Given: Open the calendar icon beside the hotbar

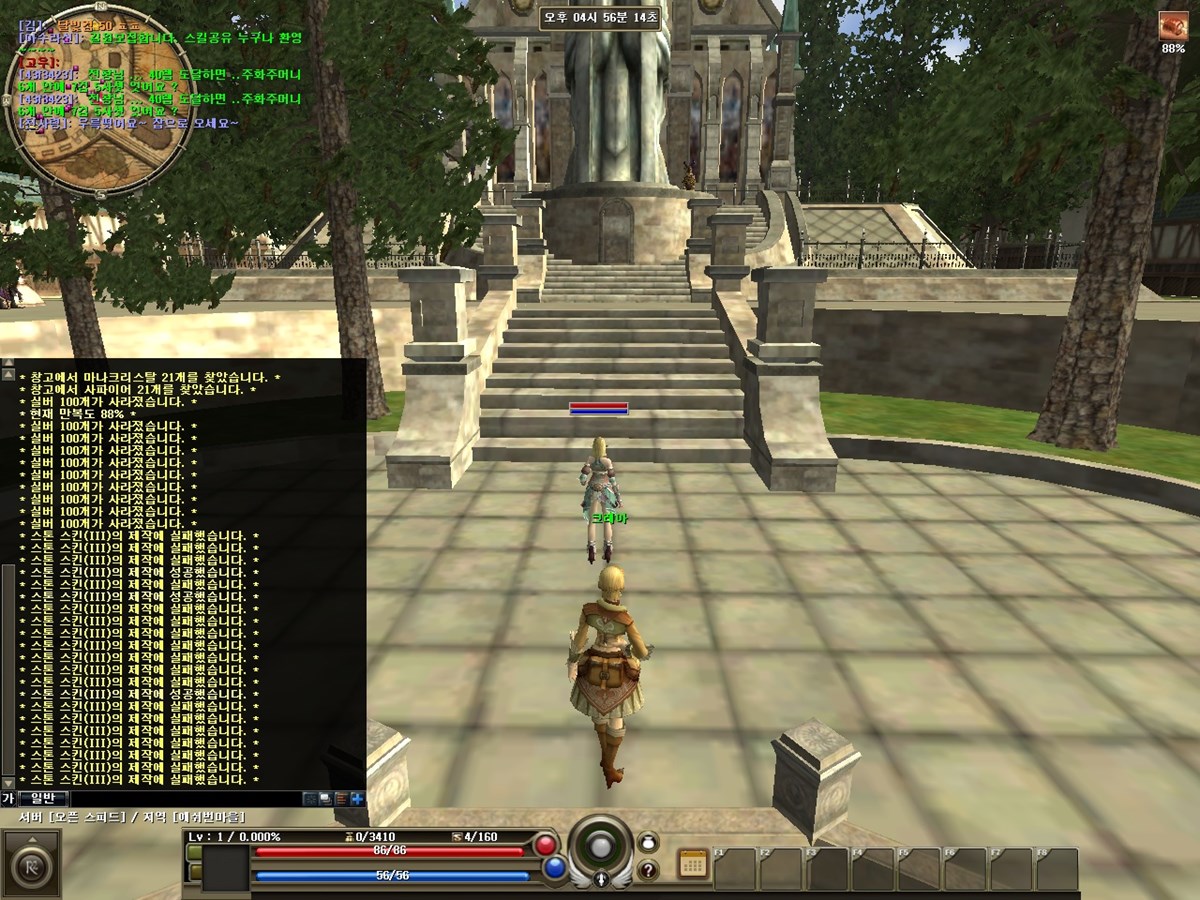Looking at the screenshot, I should [x=692, y=864].
